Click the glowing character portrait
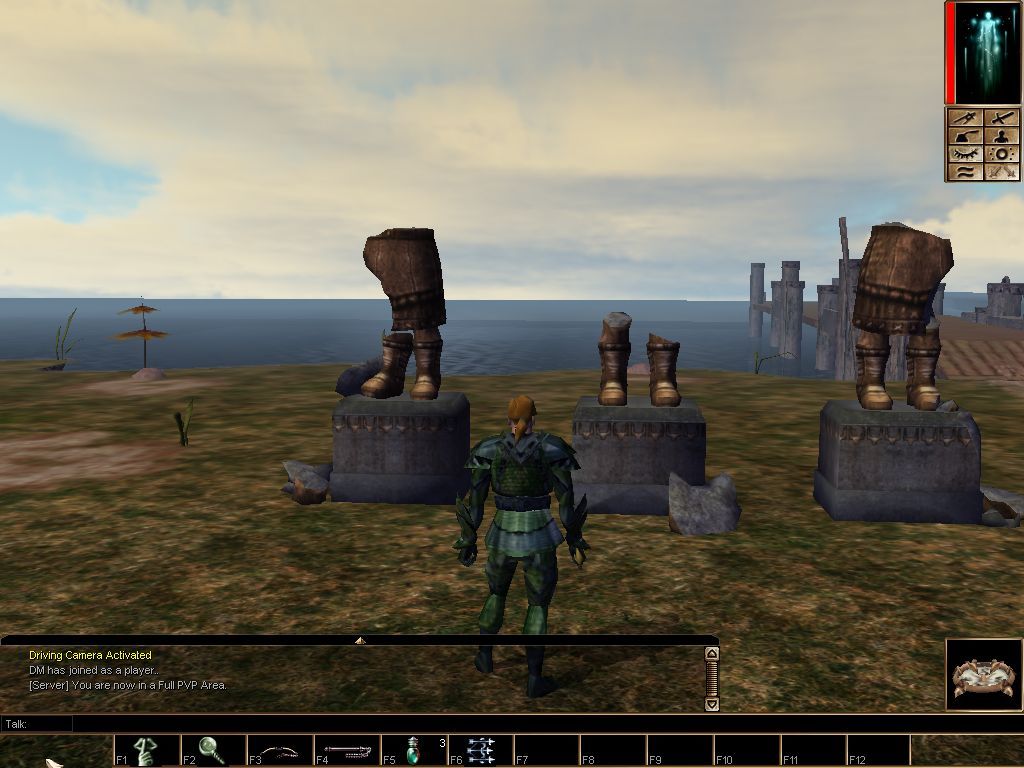The image size is (1024, 768). point(987,52)
